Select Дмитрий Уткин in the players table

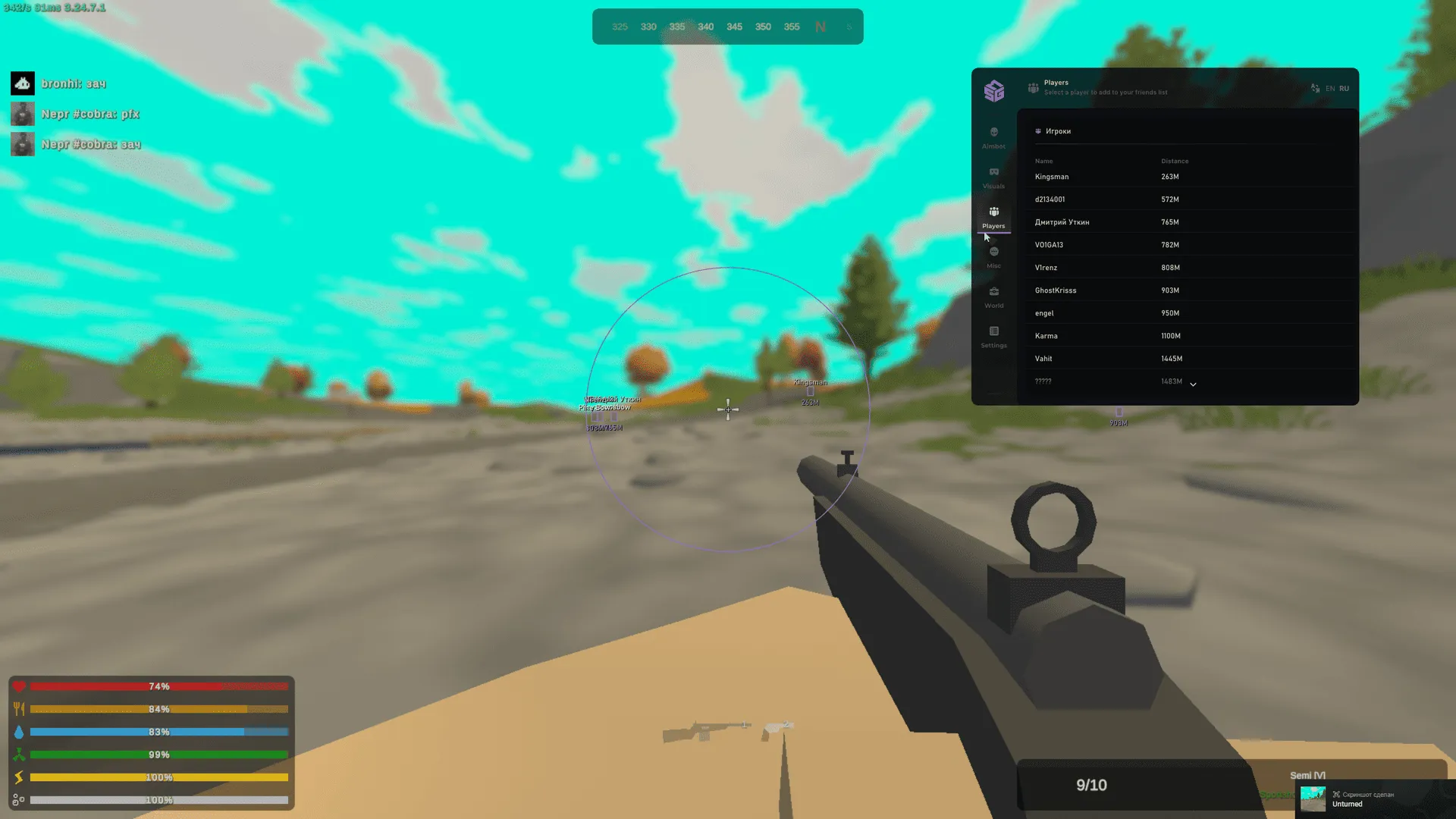1064,221
